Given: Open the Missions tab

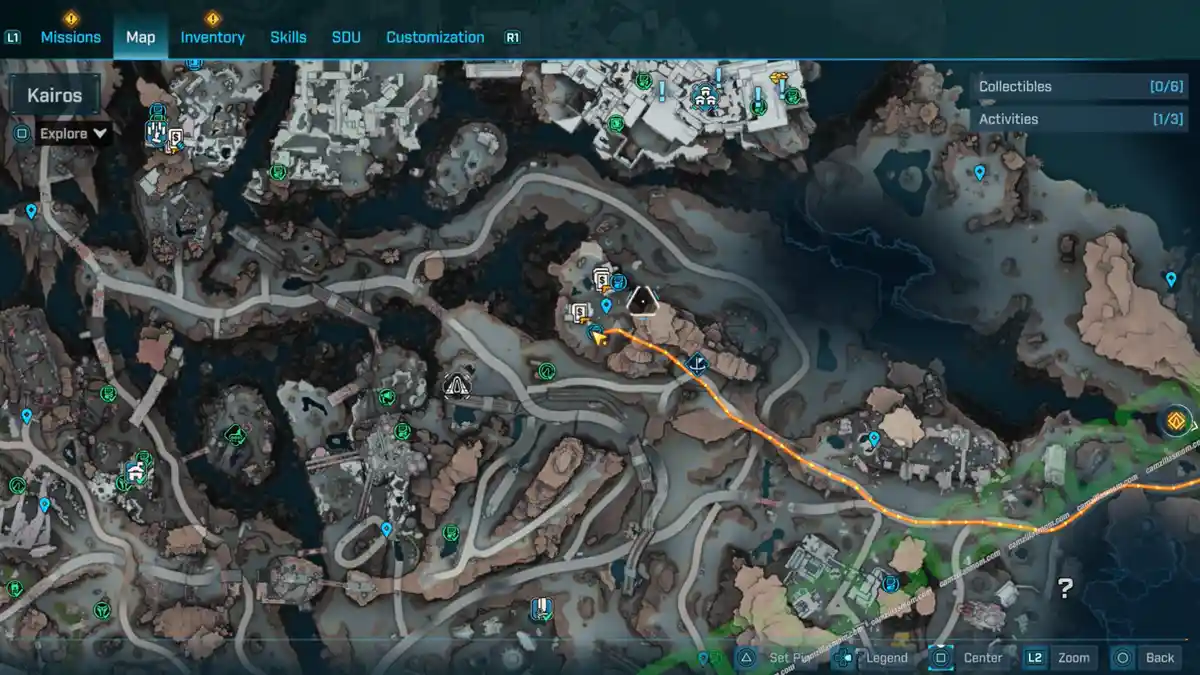Looking at the screenshot, I should pyautogui.click(x=70, y=37).
